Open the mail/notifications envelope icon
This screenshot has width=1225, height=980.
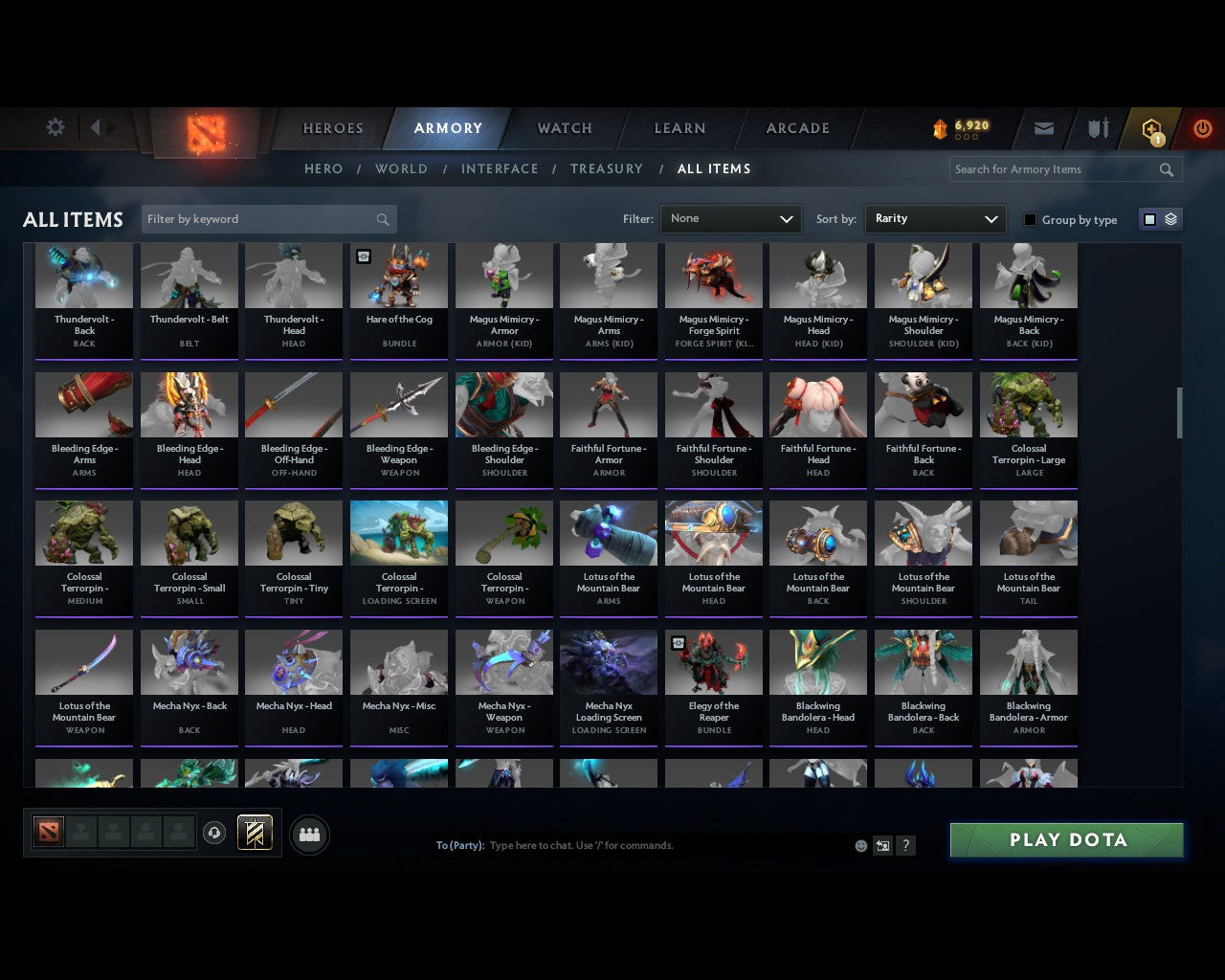click(x=1043, y=127)
